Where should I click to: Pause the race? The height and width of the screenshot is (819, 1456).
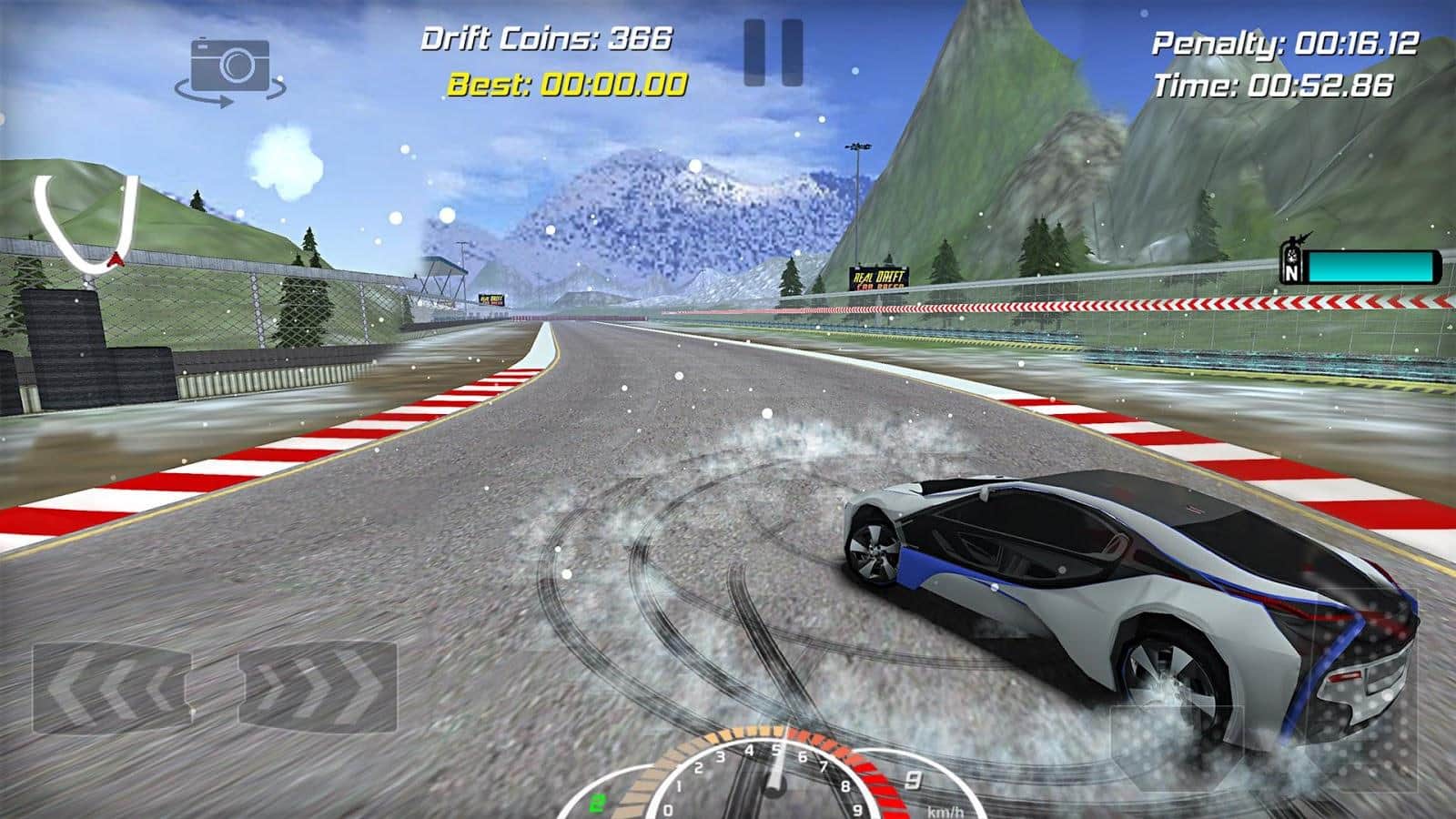click(773, 53)
